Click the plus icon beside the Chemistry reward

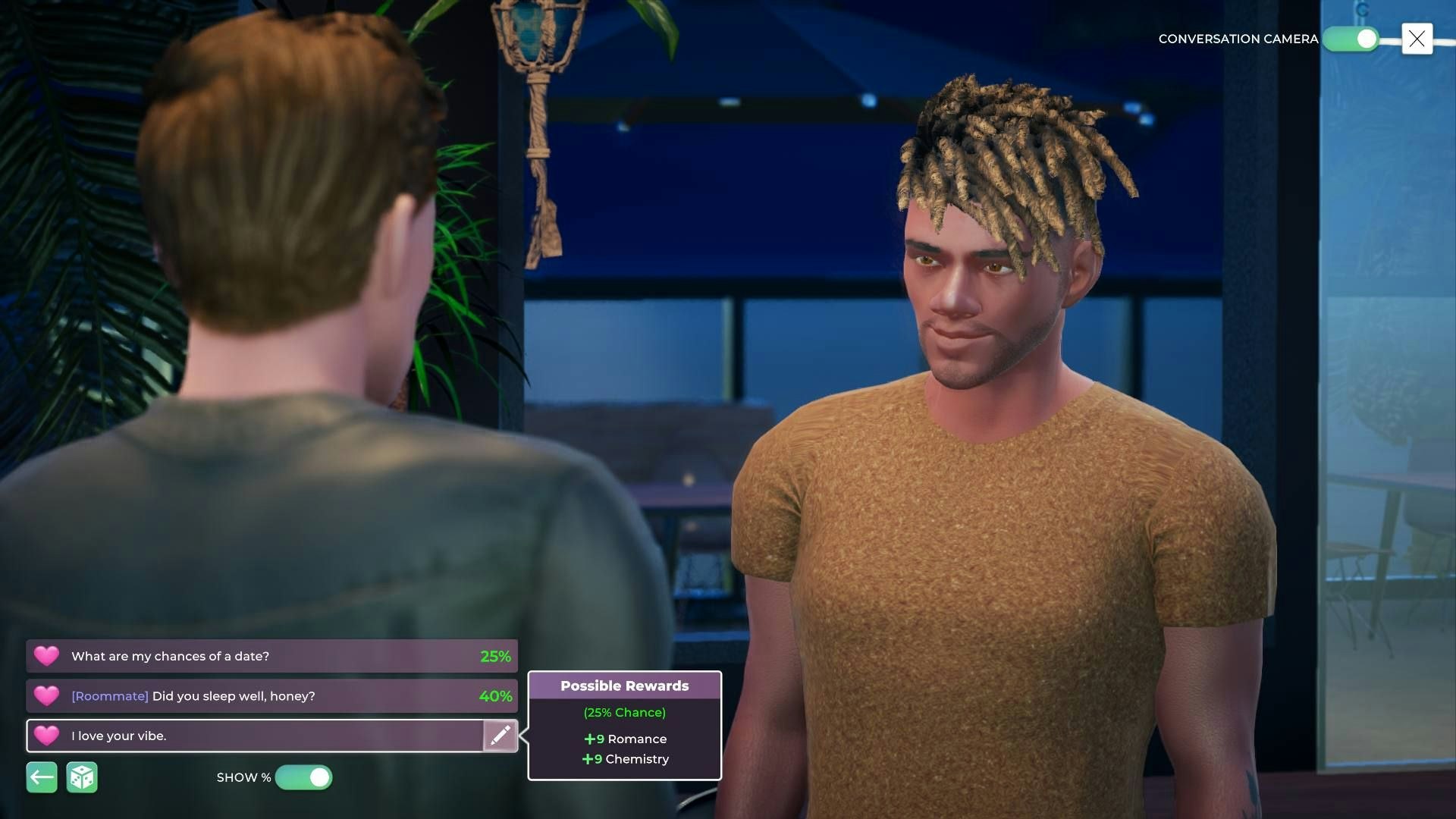click(588, 758)
